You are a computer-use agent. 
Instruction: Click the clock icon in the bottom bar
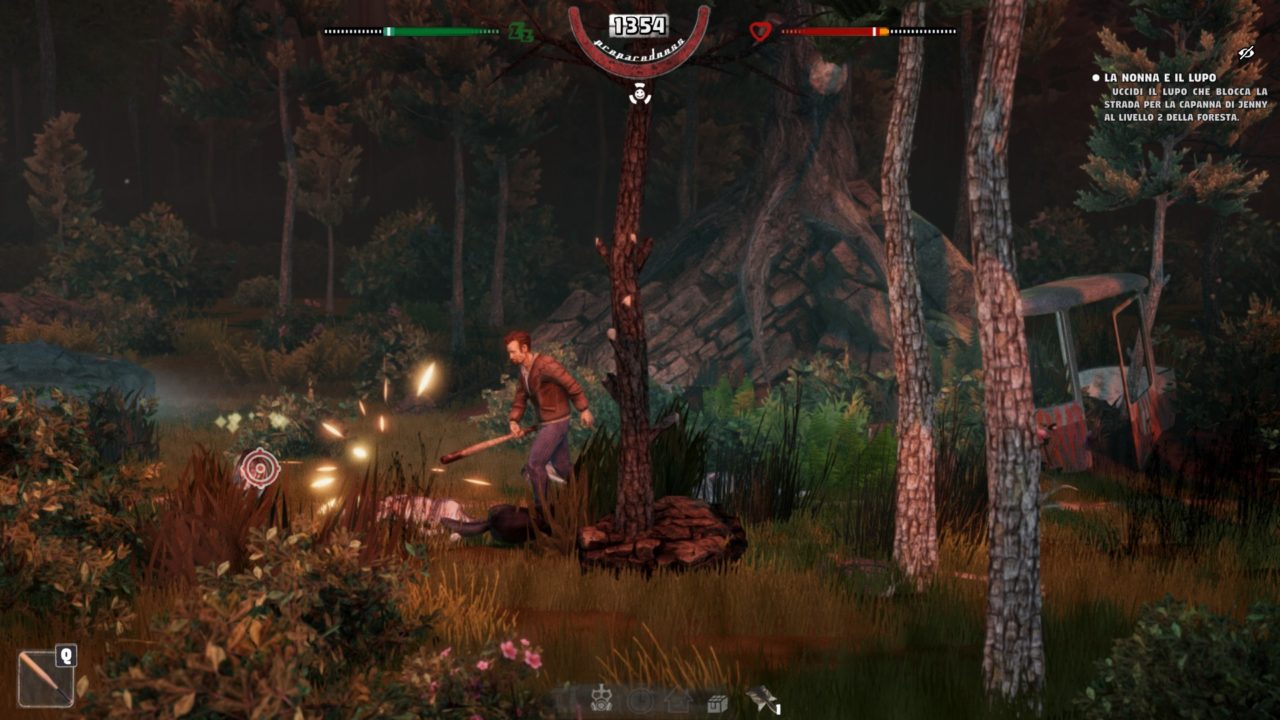640,701
